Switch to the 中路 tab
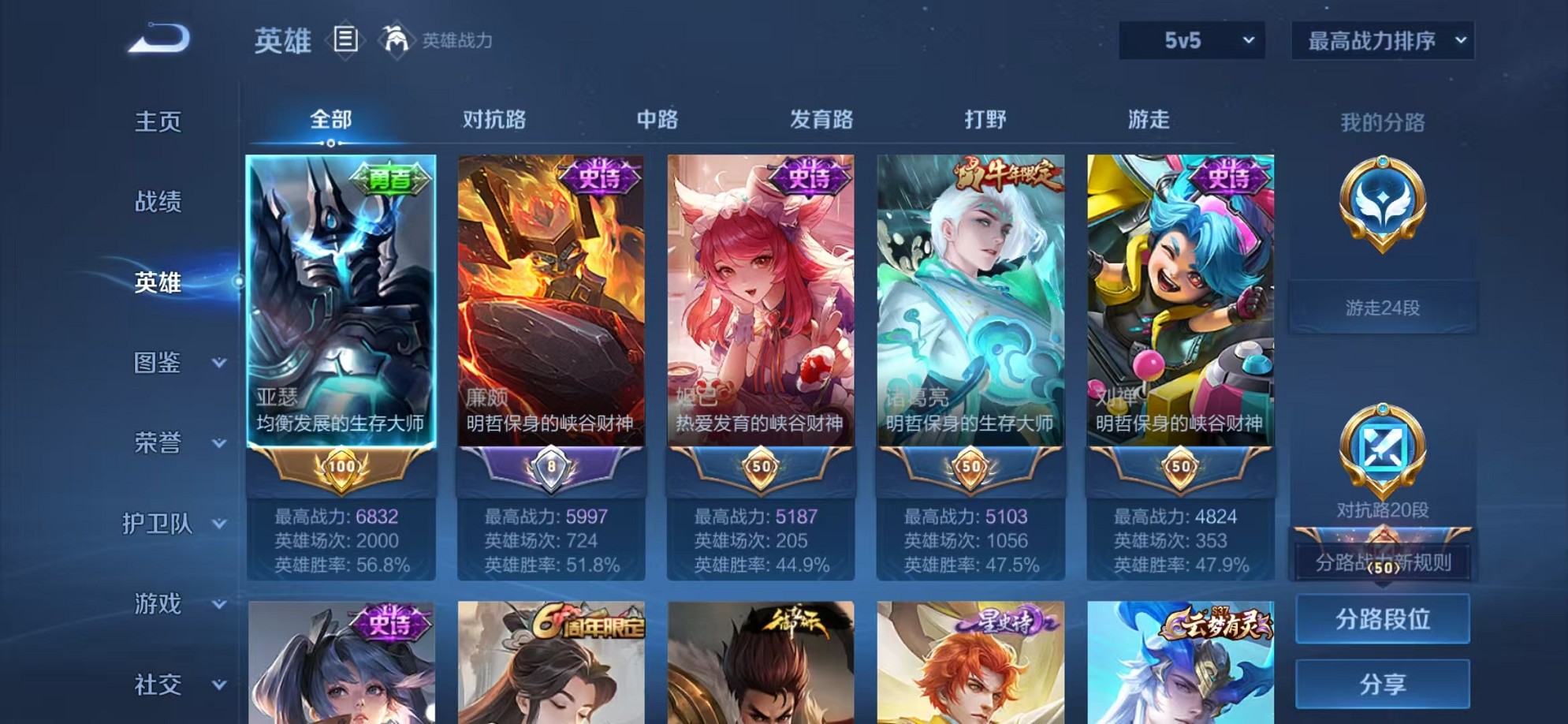 [x=657, y=118]
